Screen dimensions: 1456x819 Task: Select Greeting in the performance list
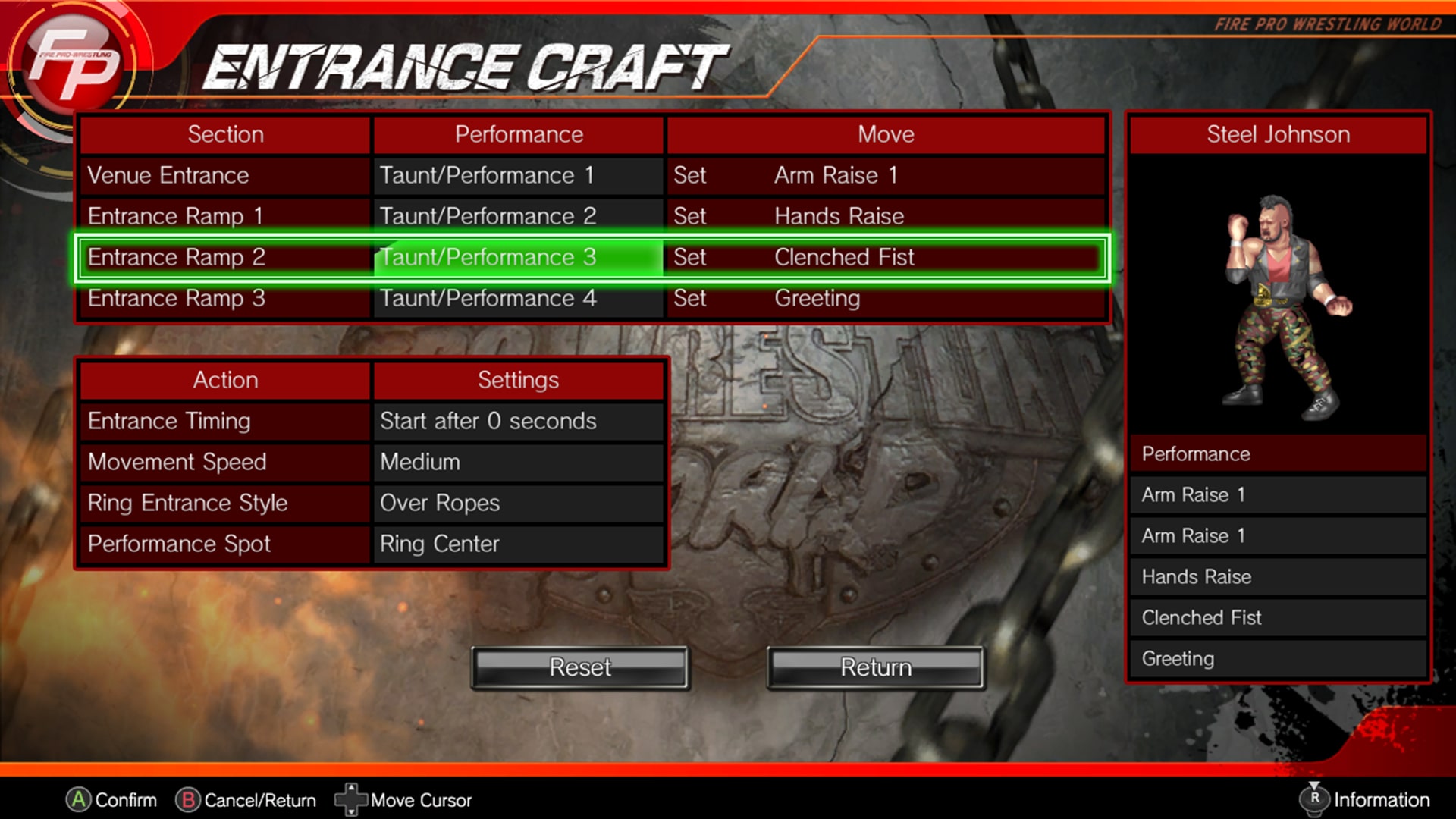[1276, 658]
